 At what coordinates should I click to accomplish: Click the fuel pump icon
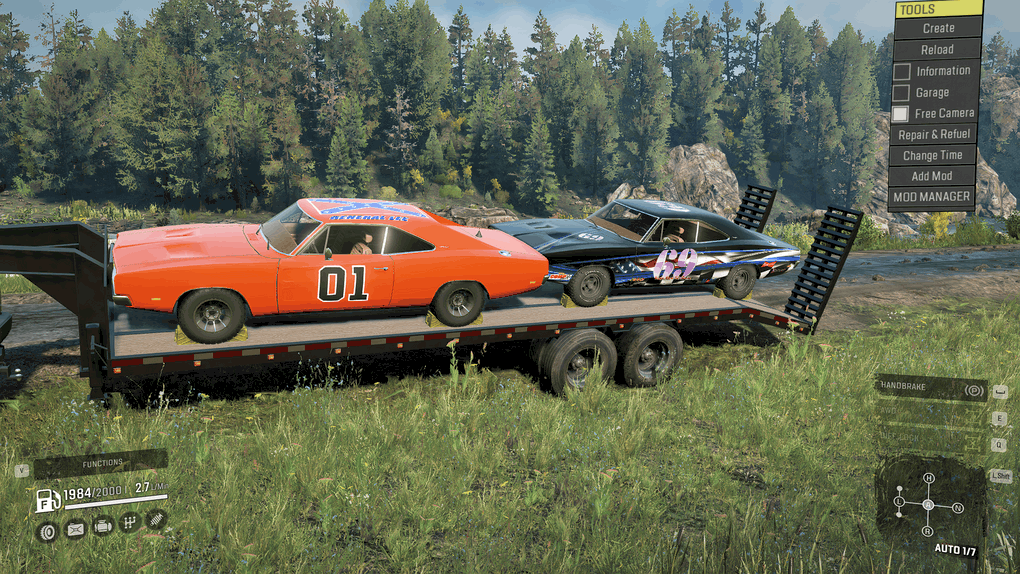pyautogui.click(x=47, y=500)
